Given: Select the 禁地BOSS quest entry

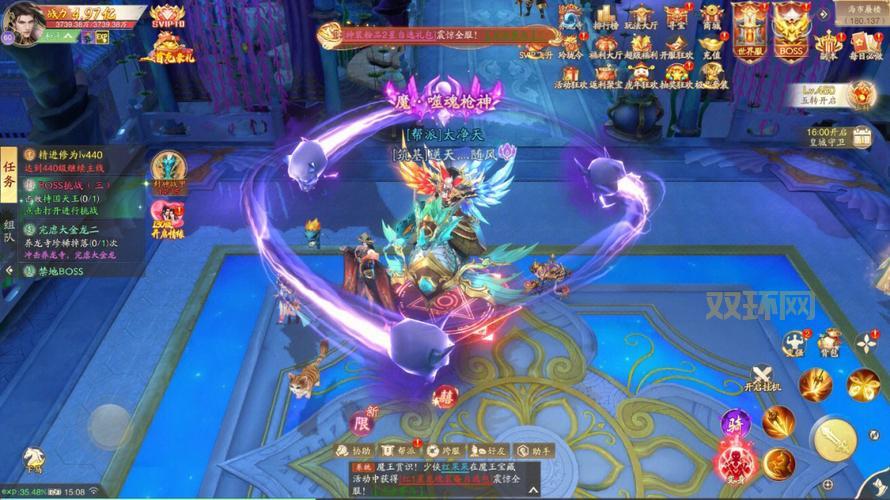Looking at the screenshot, I should [x=60, y=271].
